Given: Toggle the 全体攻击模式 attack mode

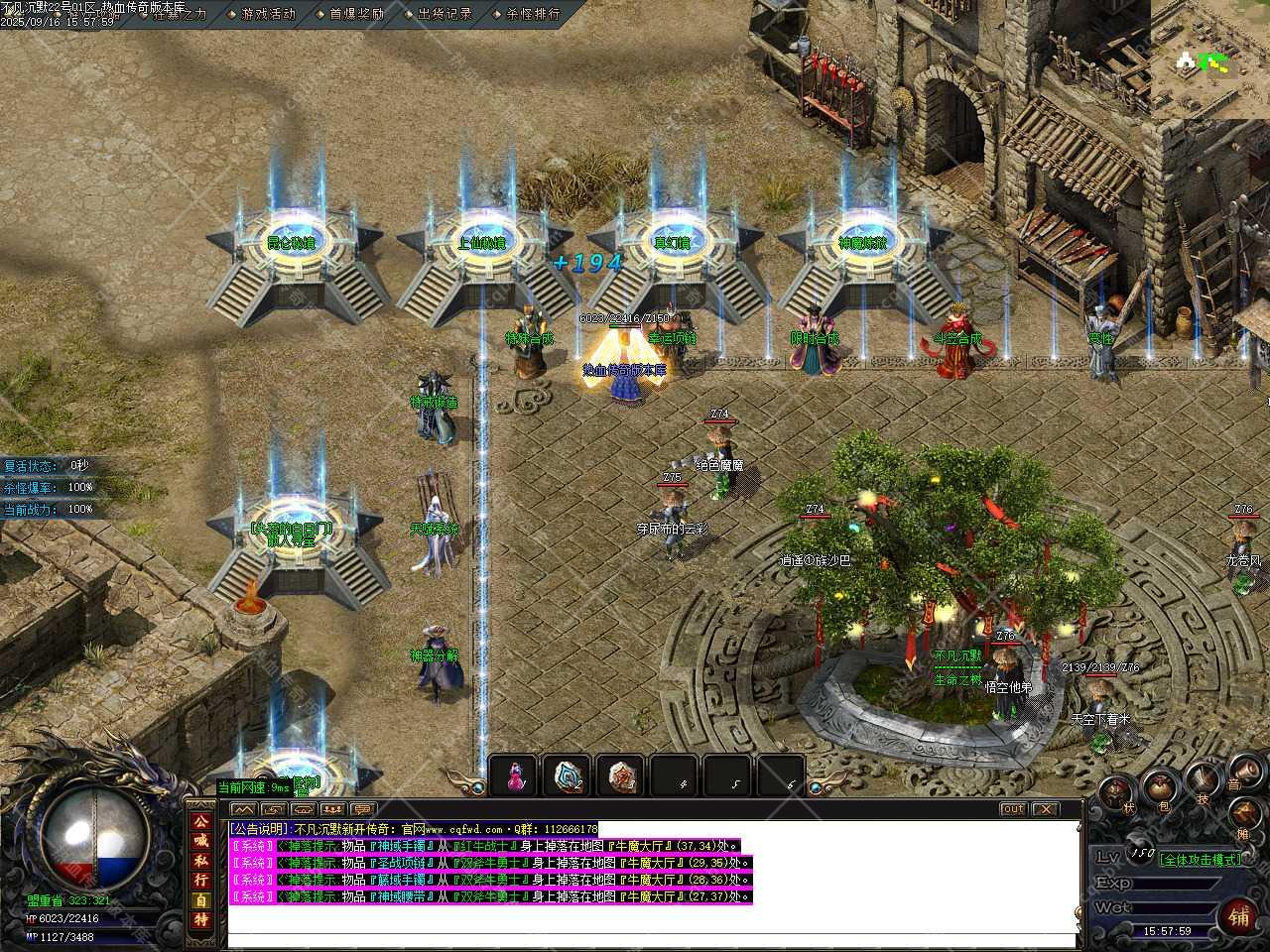Looking at the screenshot, I should click(x=1201, y=859).
